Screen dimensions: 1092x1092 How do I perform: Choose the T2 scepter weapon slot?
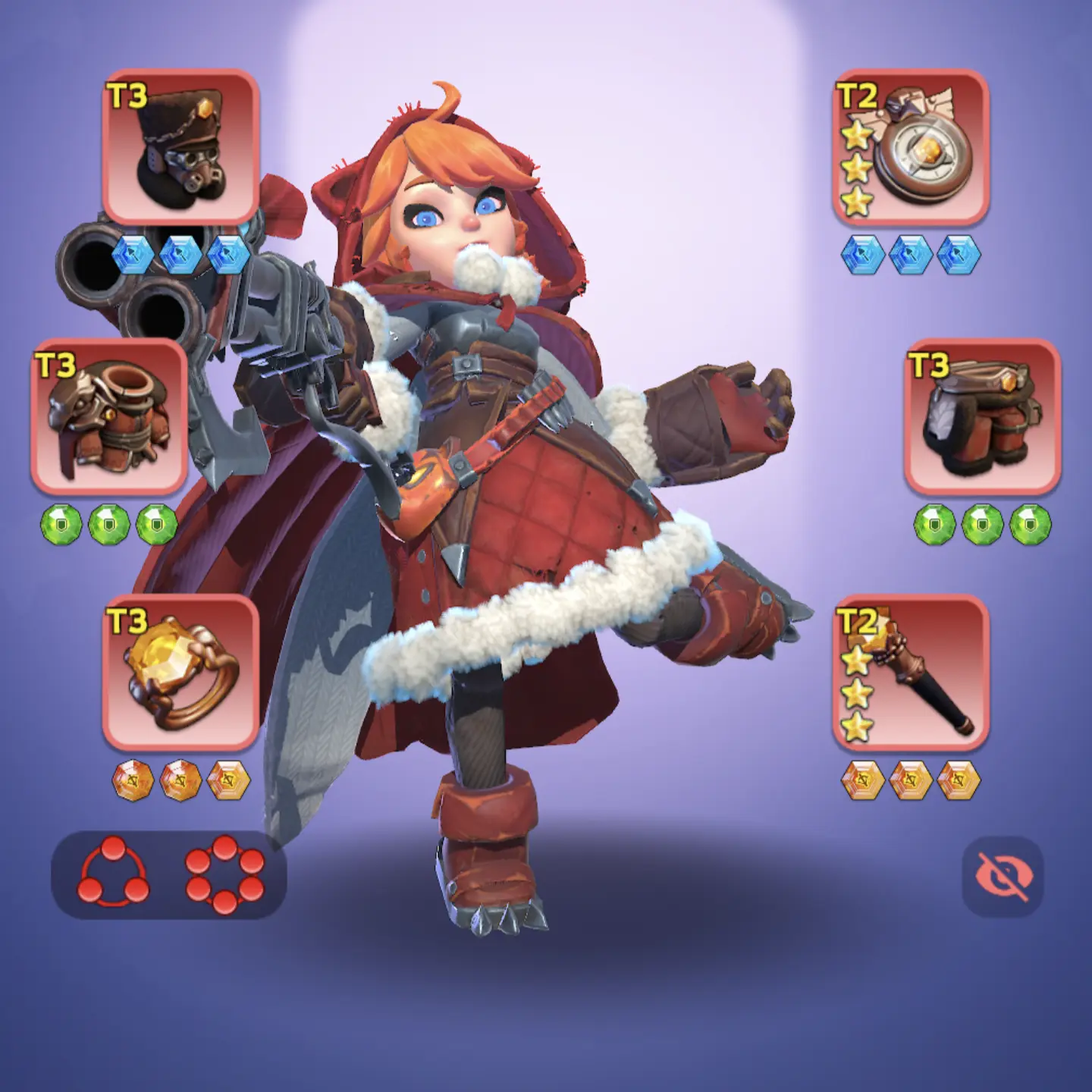pos(911,672)
